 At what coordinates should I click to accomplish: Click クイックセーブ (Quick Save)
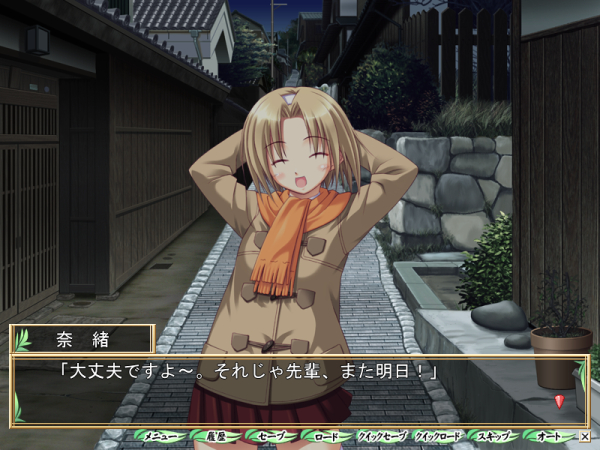pos(384,437)
